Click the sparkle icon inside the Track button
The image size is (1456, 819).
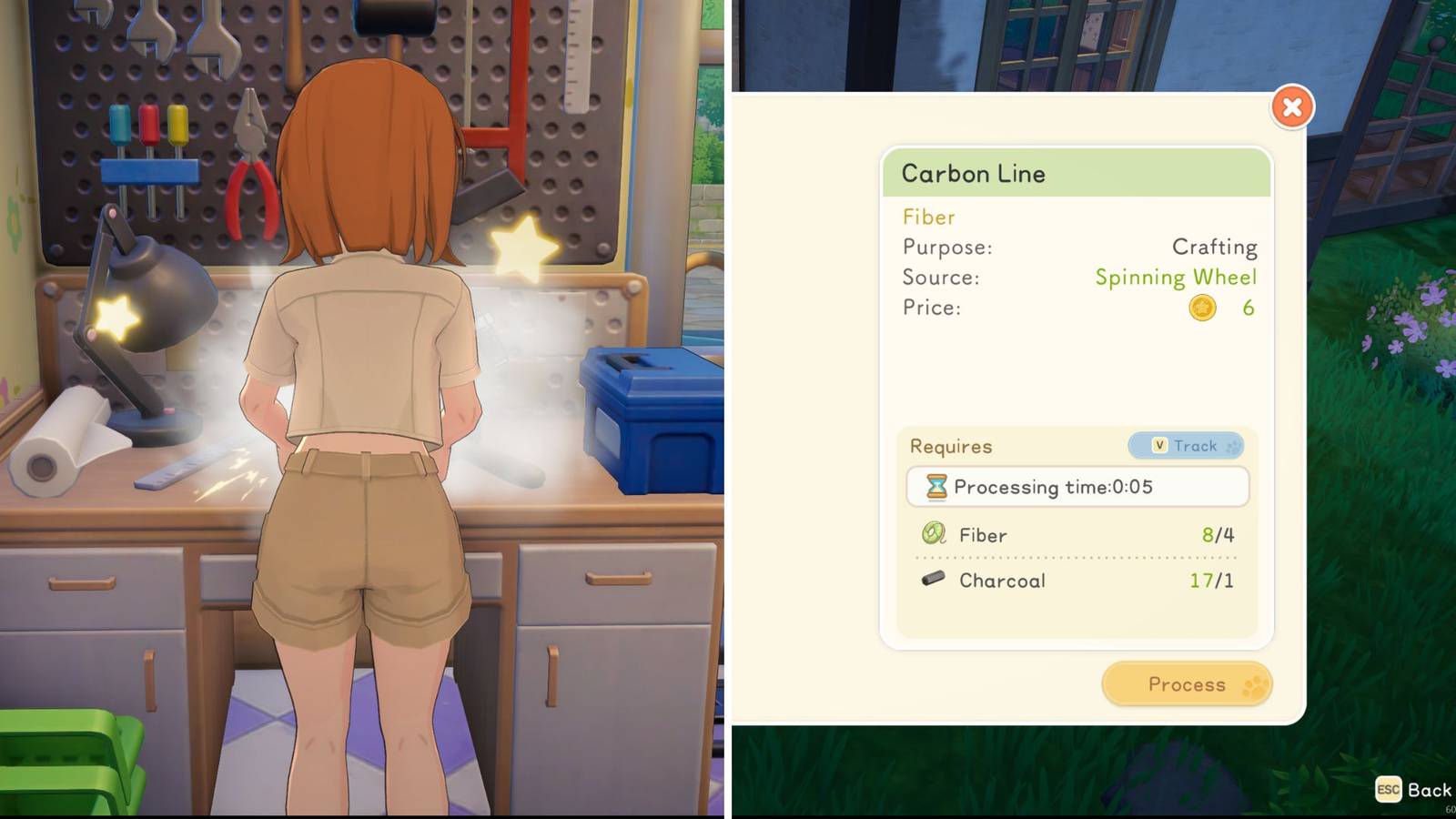[x=1230, y=446]
